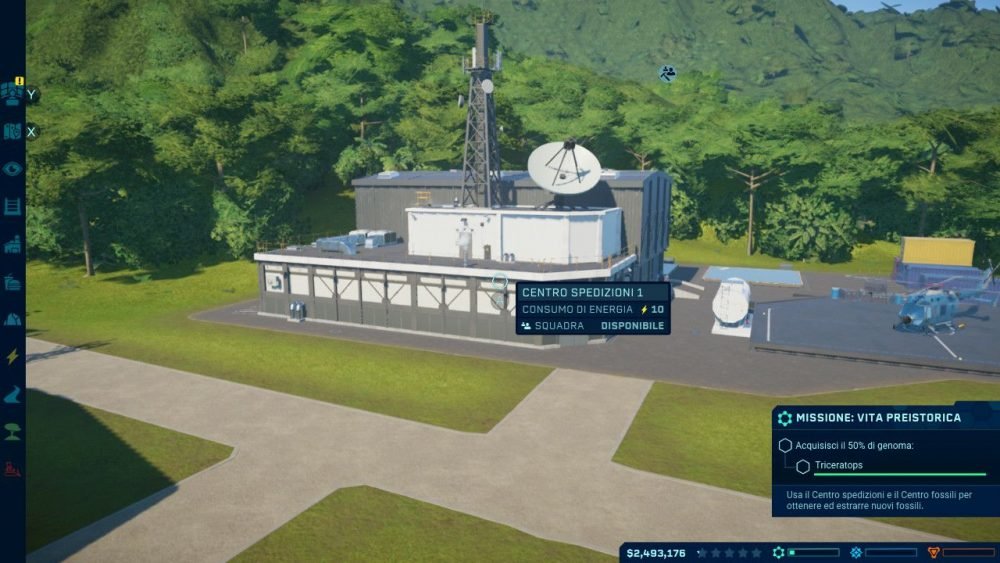Click the helicopter team marker icon

tap(667, 73)
